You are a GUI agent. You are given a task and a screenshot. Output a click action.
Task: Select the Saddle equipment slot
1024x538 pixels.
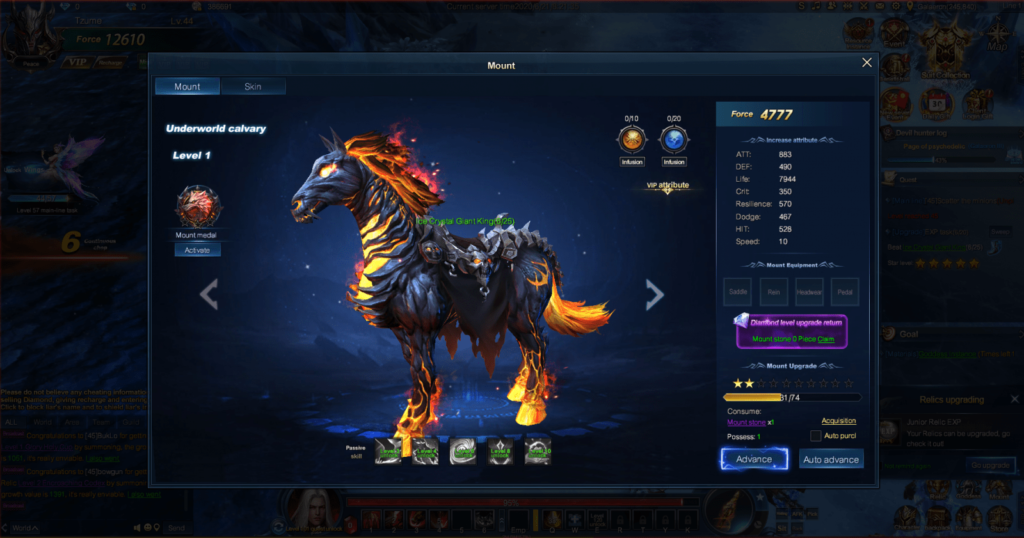click(x=738, y=291)
